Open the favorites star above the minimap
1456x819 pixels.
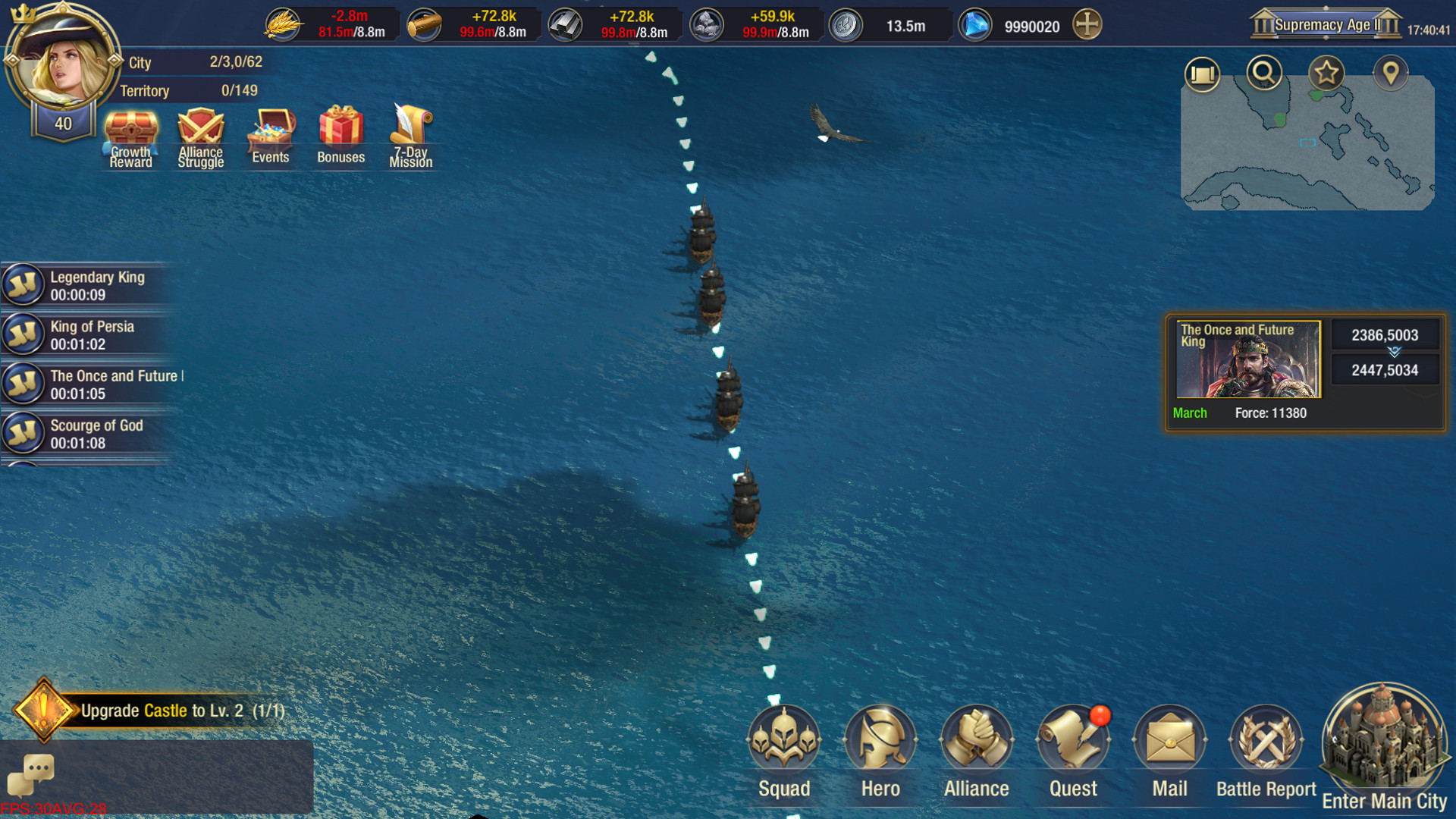point(1326,74)
